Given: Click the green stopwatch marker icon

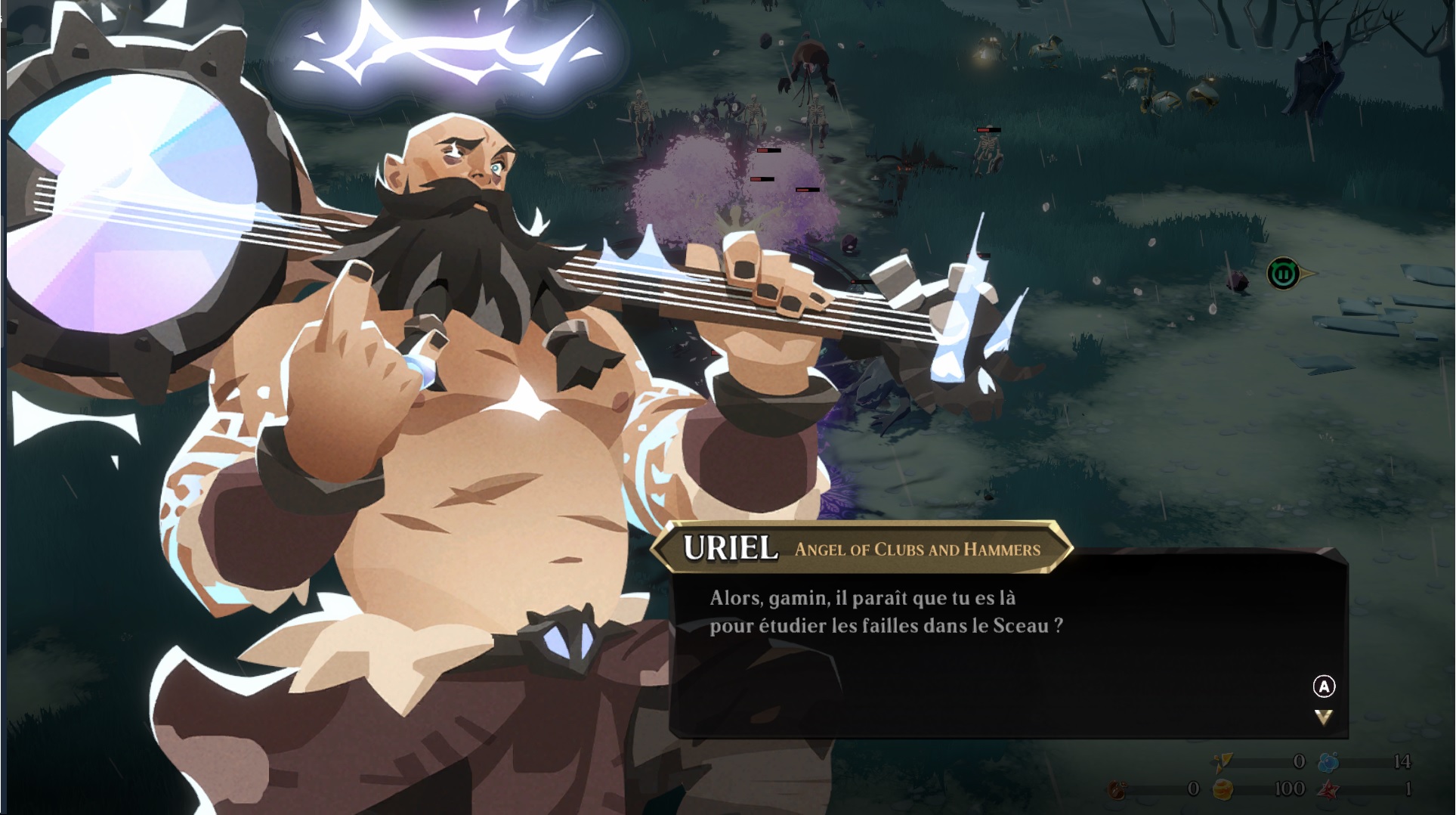Looking at the screenshot, I should 1283,274.
